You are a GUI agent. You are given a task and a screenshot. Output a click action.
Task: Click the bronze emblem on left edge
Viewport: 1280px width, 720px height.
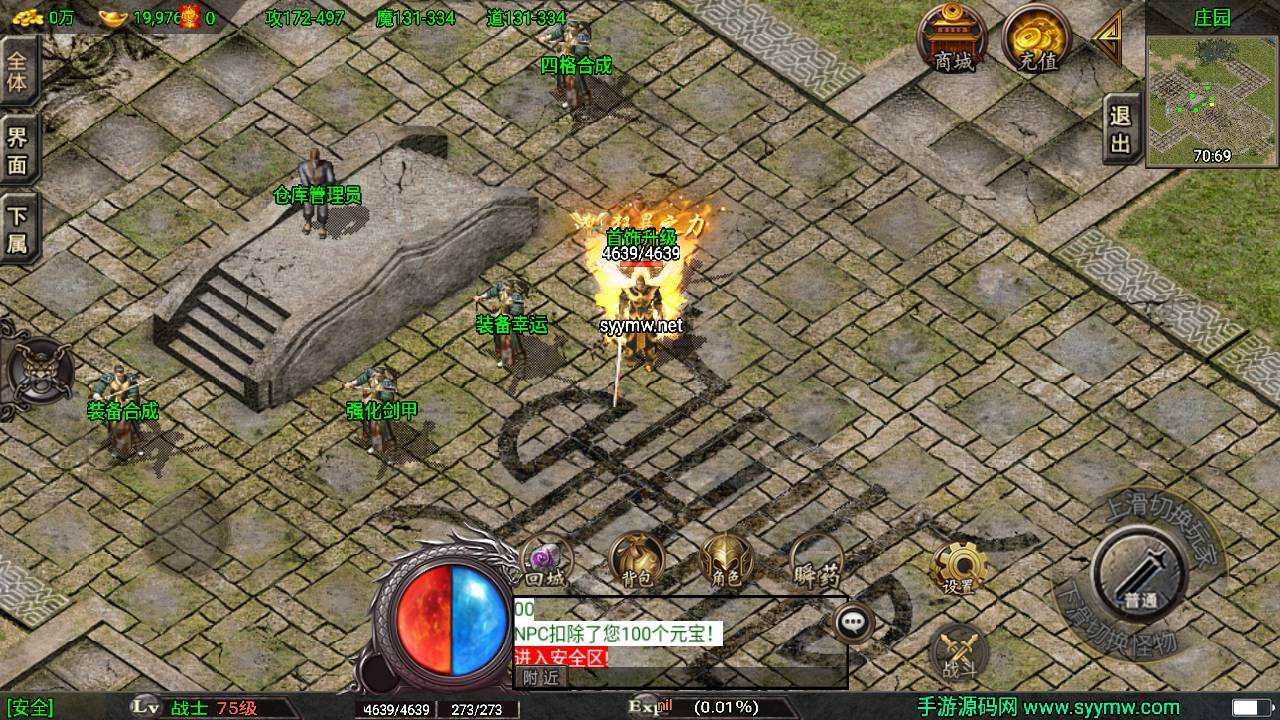(36, 370)
